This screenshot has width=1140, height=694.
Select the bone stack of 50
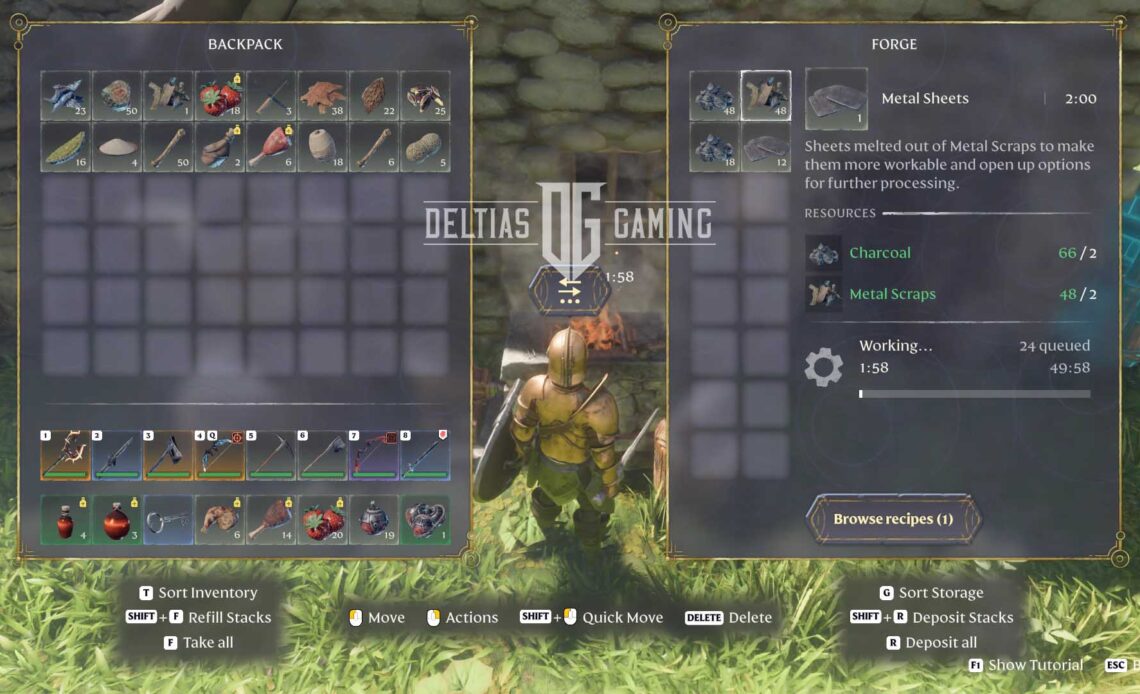pyautogui.click(x=168, y=147)
